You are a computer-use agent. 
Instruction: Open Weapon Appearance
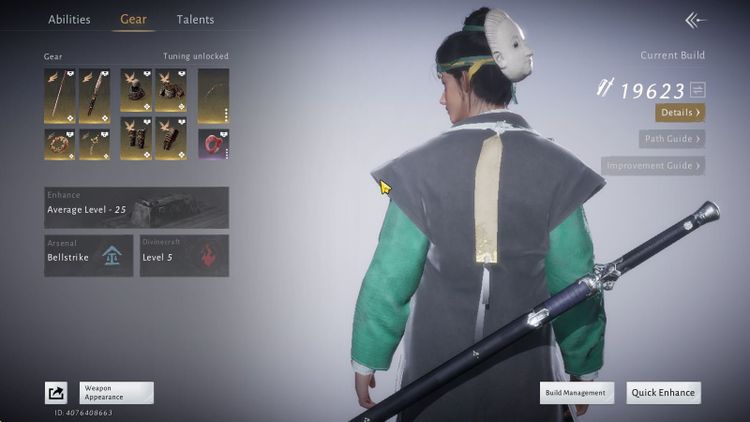116,393
